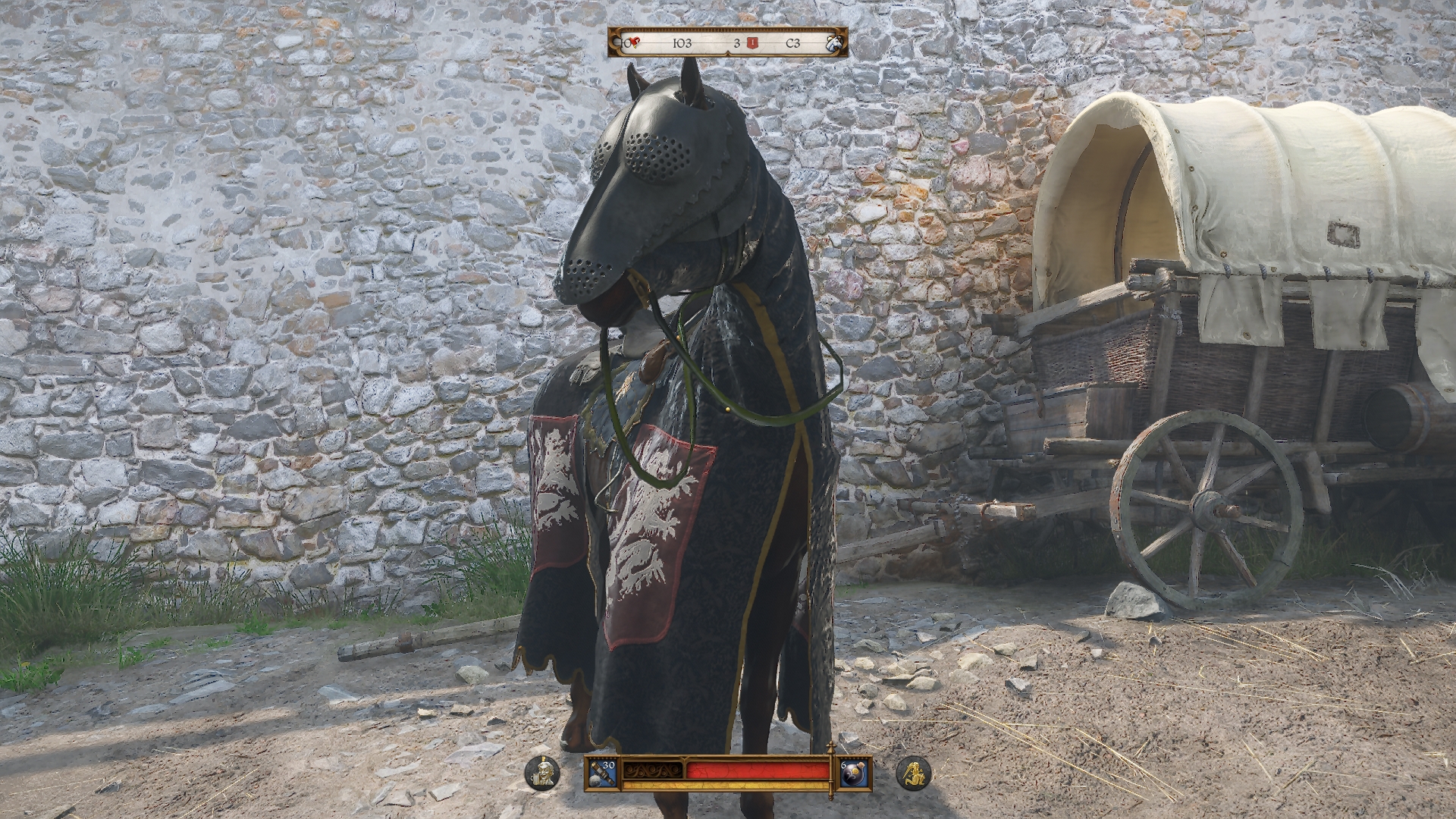Click the red quest marker on the compass
Image resolution: width=1456 pixels, height=819 pixels.
pyautogui.click(x=752, y=43)
